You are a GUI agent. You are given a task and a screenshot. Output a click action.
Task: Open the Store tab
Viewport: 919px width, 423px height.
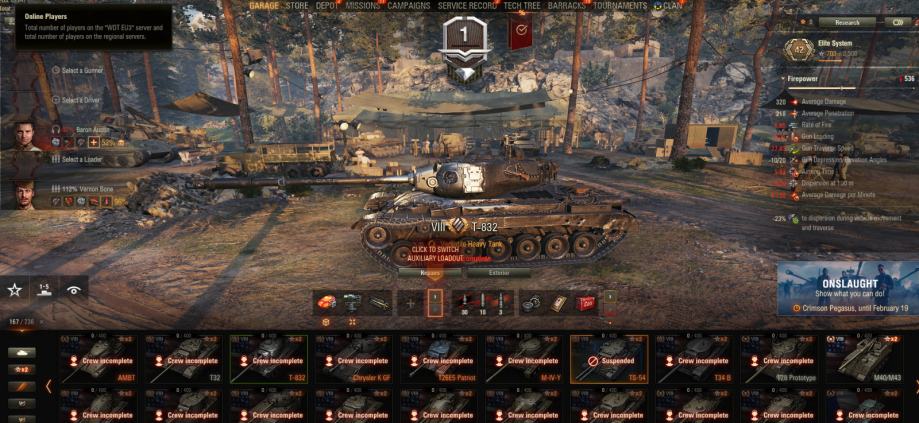coord(297,6)
